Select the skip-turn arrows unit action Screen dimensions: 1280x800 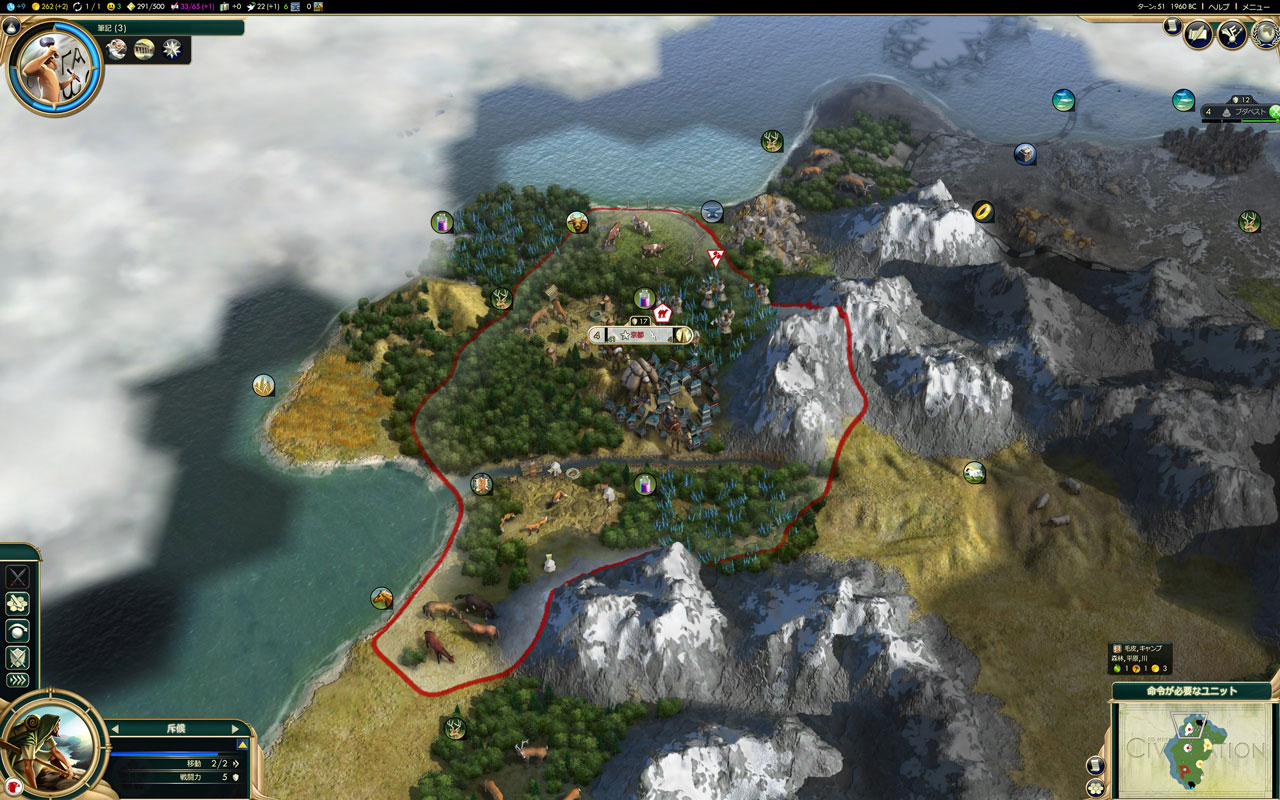(x=17, y=680)
